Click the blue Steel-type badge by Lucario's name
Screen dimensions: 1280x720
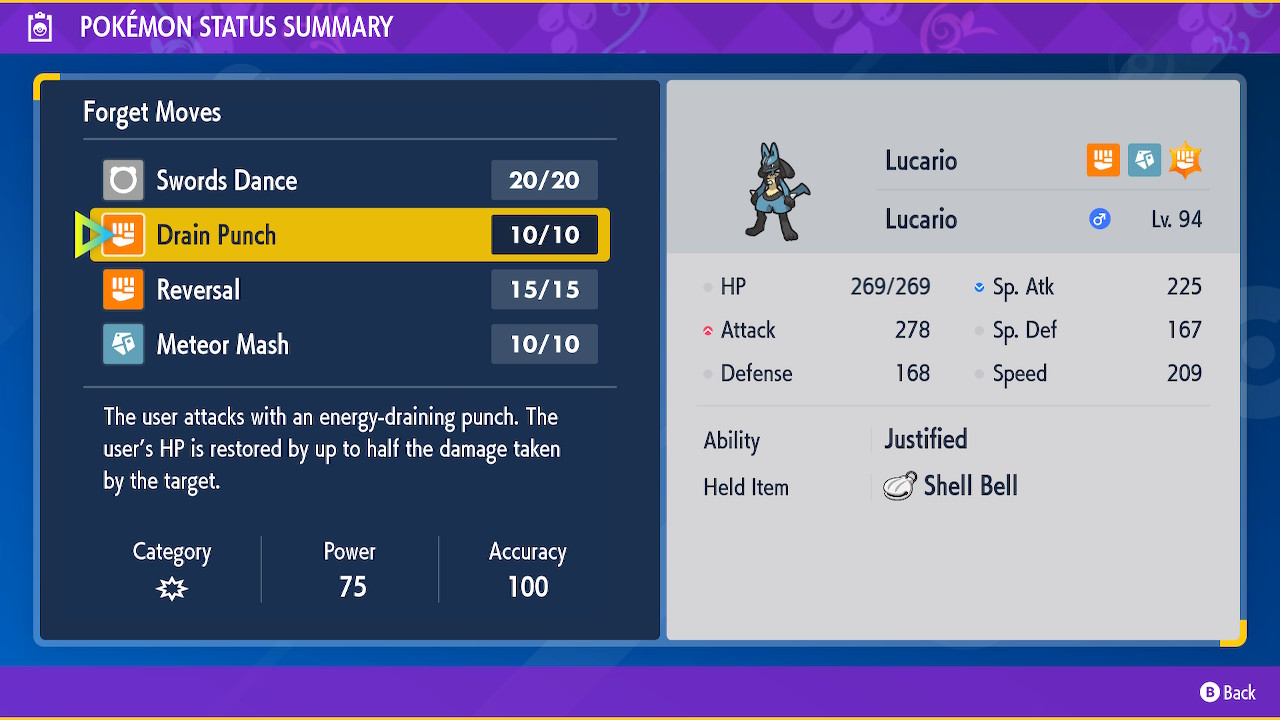pos(1144,159)
